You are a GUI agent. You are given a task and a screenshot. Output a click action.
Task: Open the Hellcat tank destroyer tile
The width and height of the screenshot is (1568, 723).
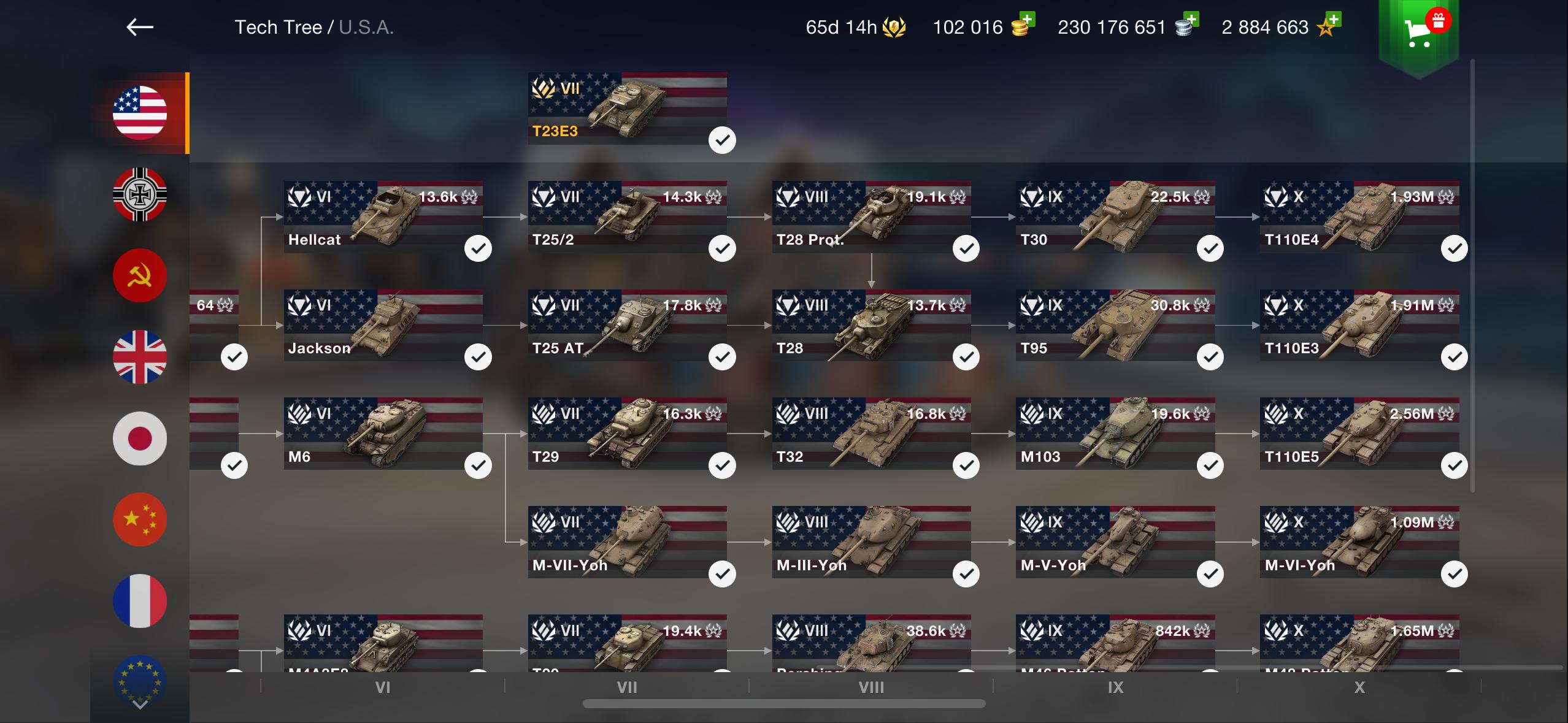pos(383,217)
